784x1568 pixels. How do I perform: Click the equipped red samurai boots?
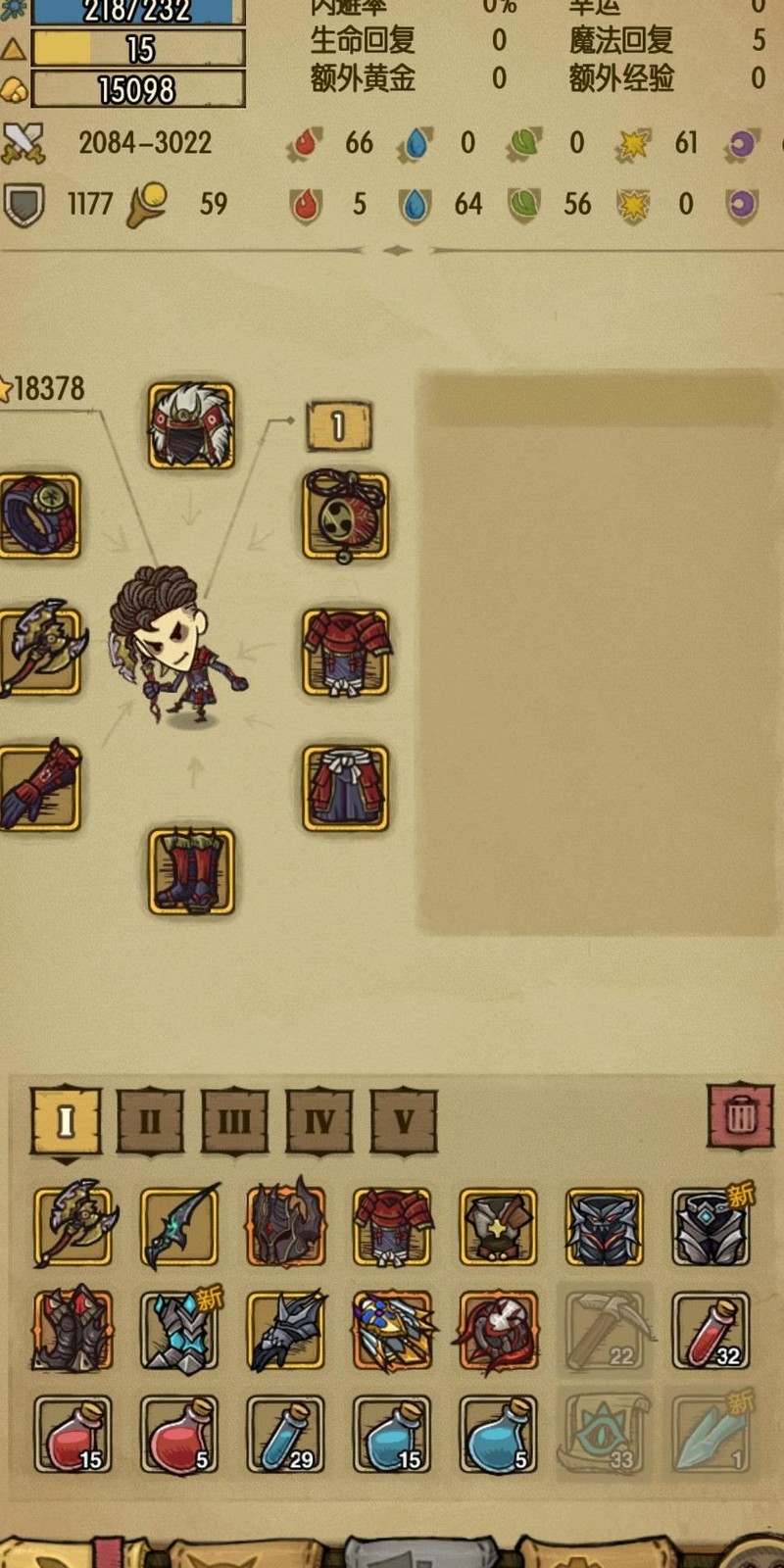[x=191, y=871]
